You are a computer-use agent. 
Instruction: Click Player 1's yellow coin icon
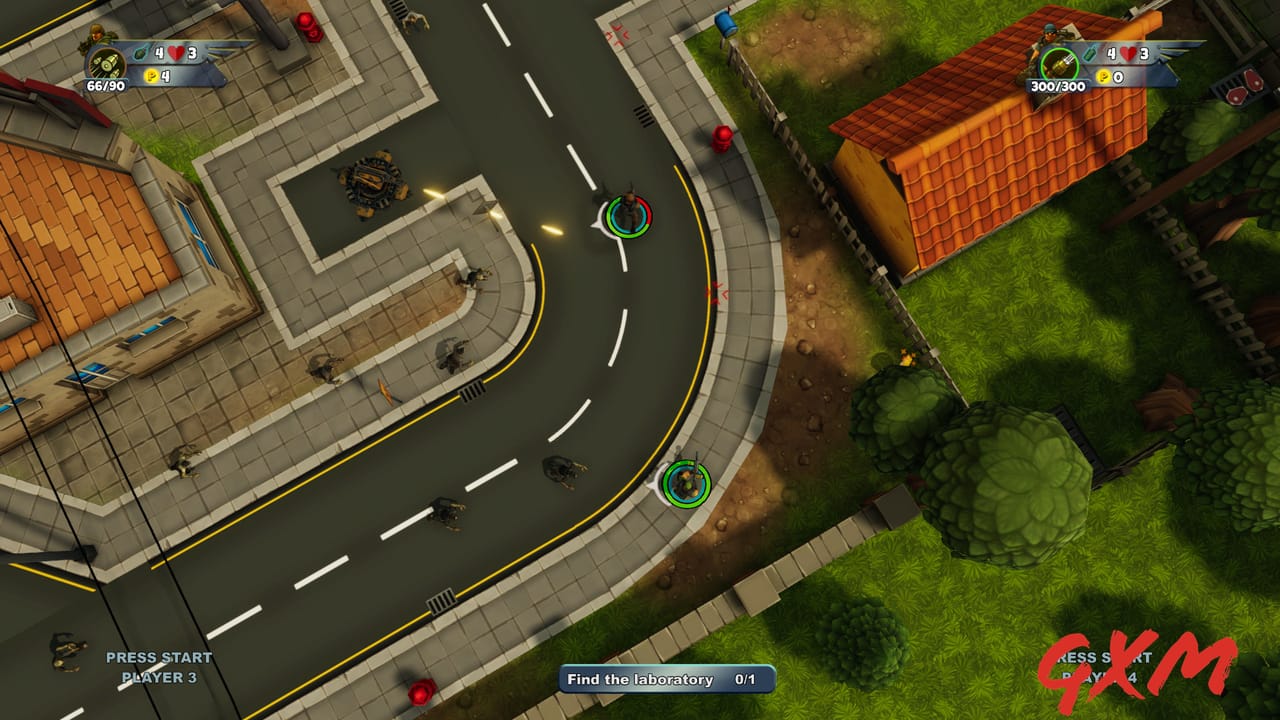152,75
